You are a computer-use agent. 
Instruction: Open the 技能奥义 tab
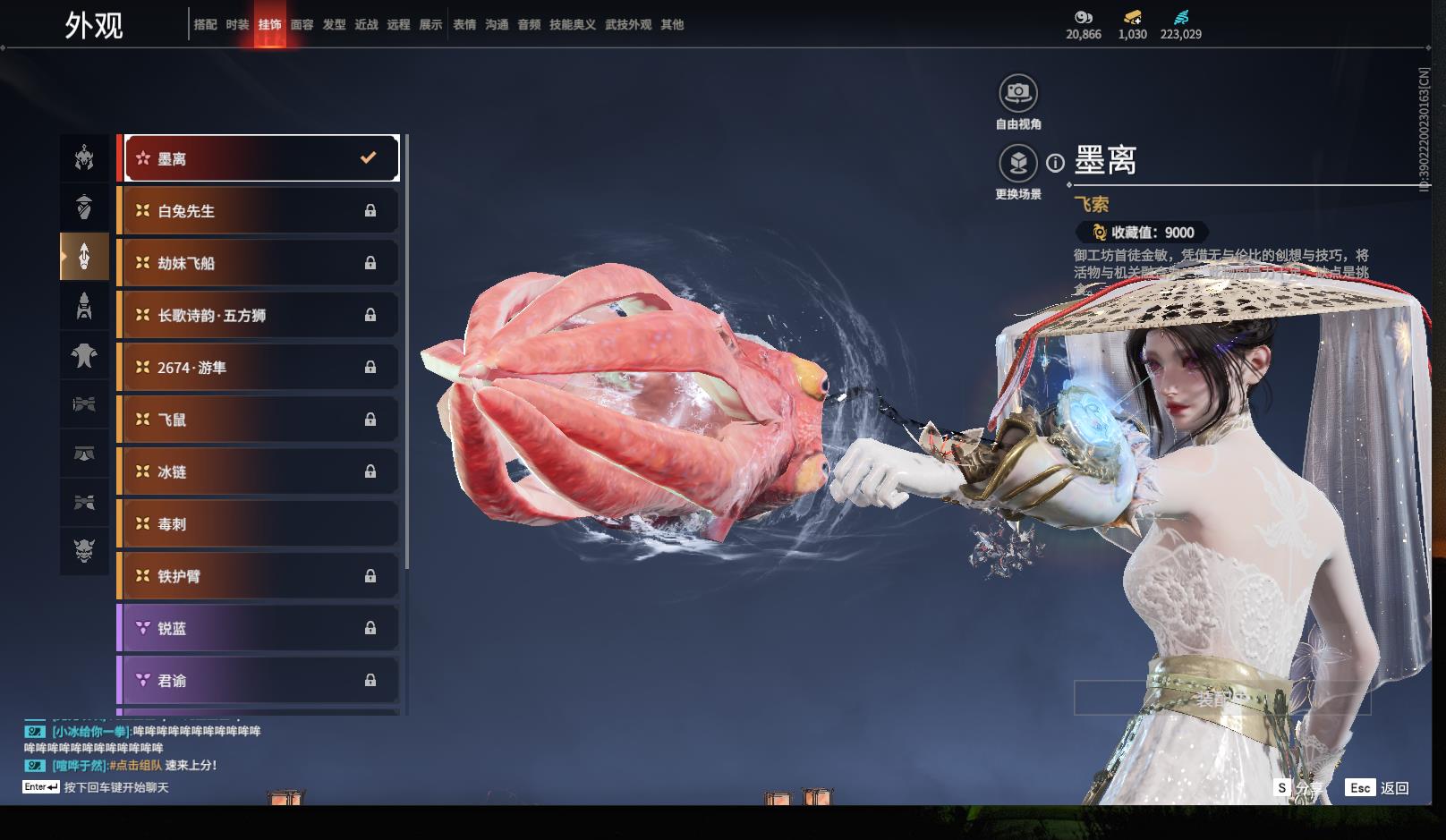[x=572, y=25]
